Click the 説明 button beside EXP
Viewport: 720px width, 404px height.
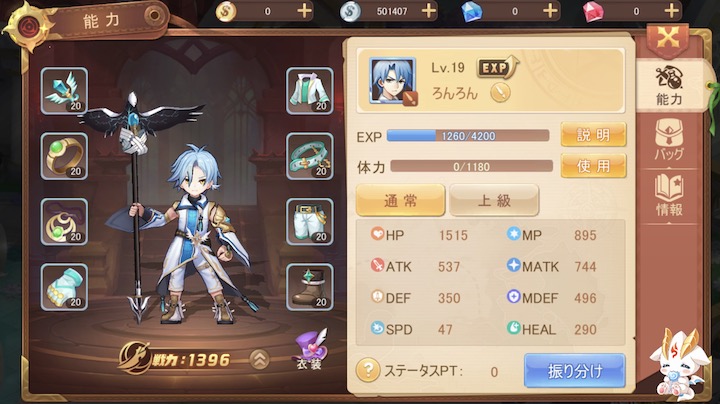point(593,135)
